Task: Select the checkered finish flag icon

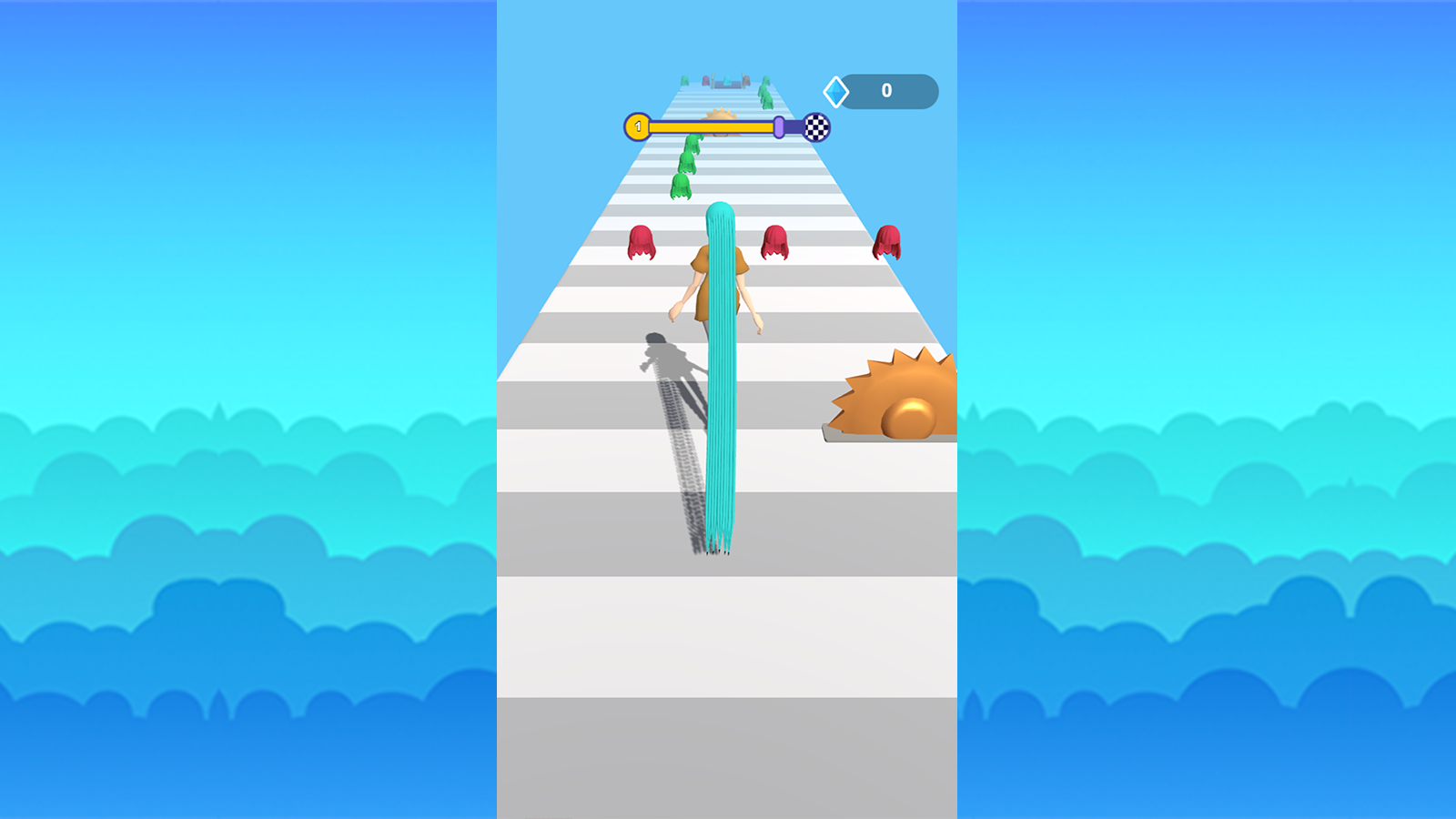Action: [816, 127]
